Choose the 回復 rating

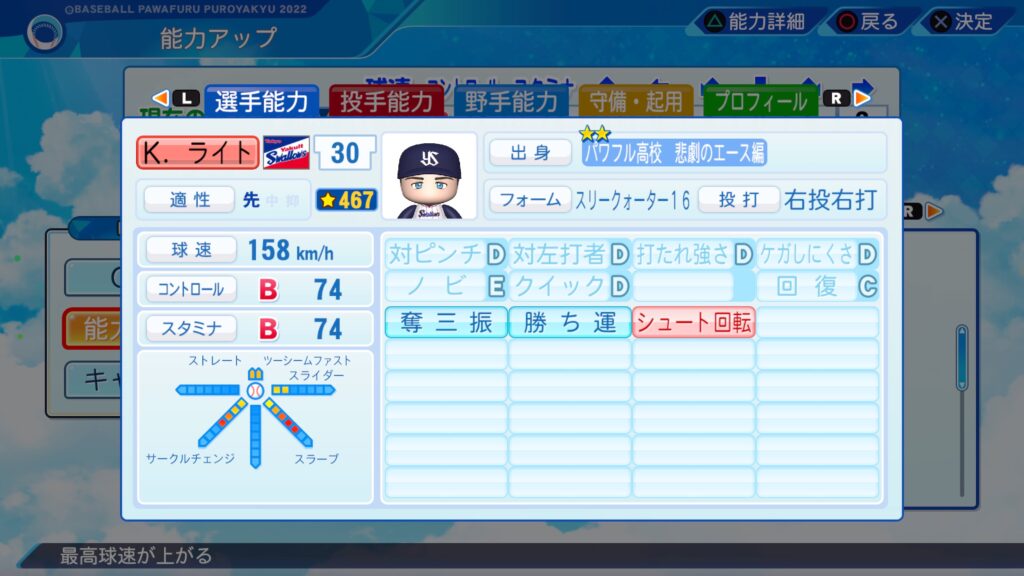[818, 287]
